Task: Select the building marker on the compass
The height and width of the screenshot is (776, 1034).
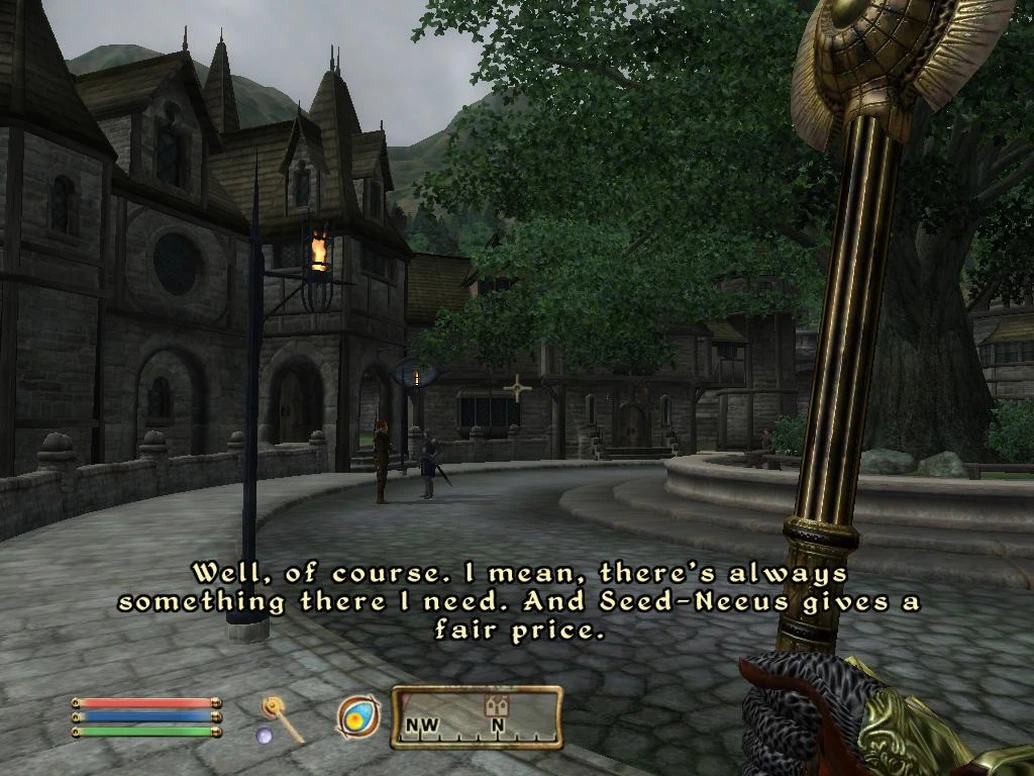Action: click(496, 706)
